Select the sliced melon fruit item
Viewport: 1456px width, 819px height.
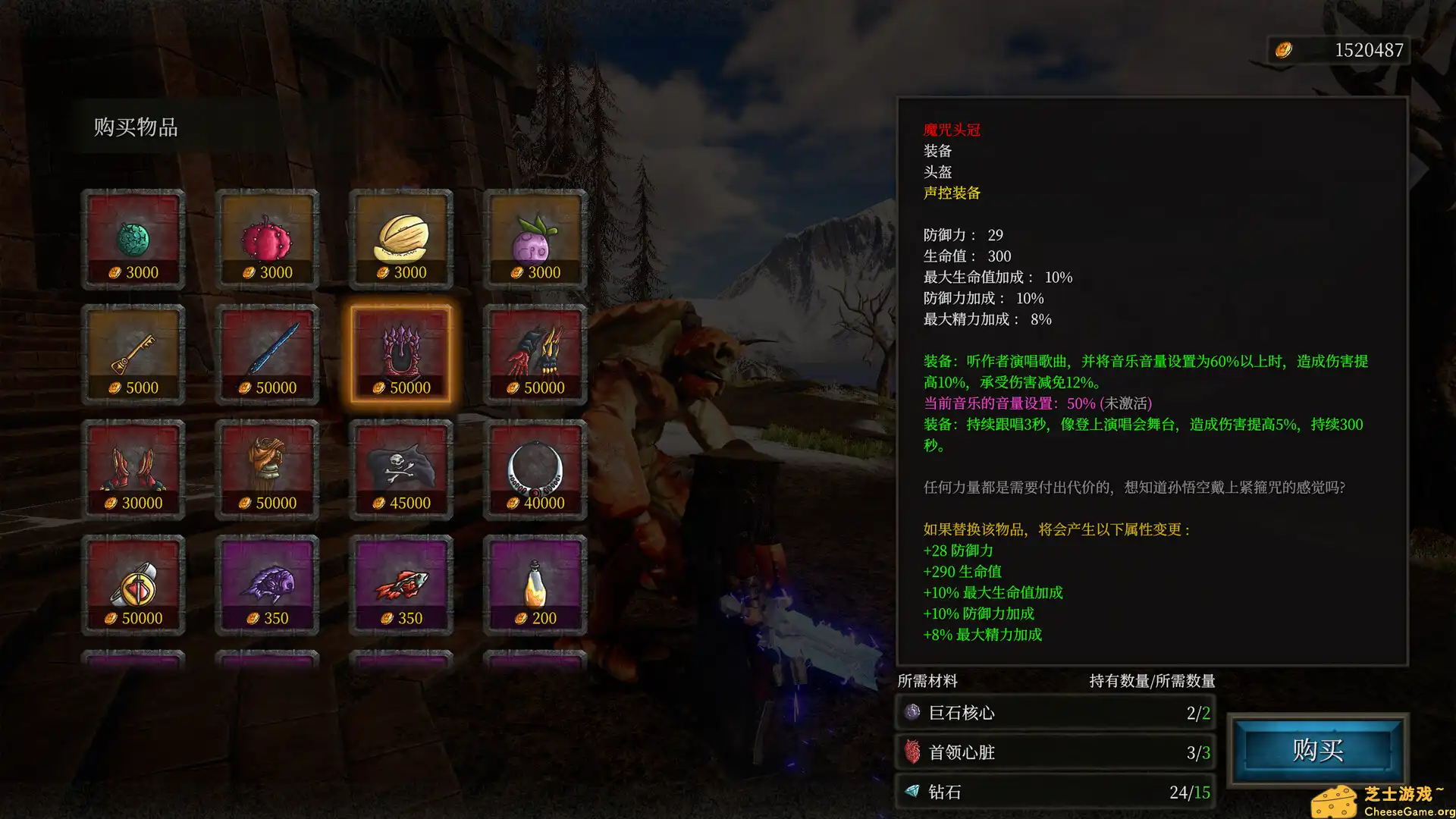(x=400, y=237)
